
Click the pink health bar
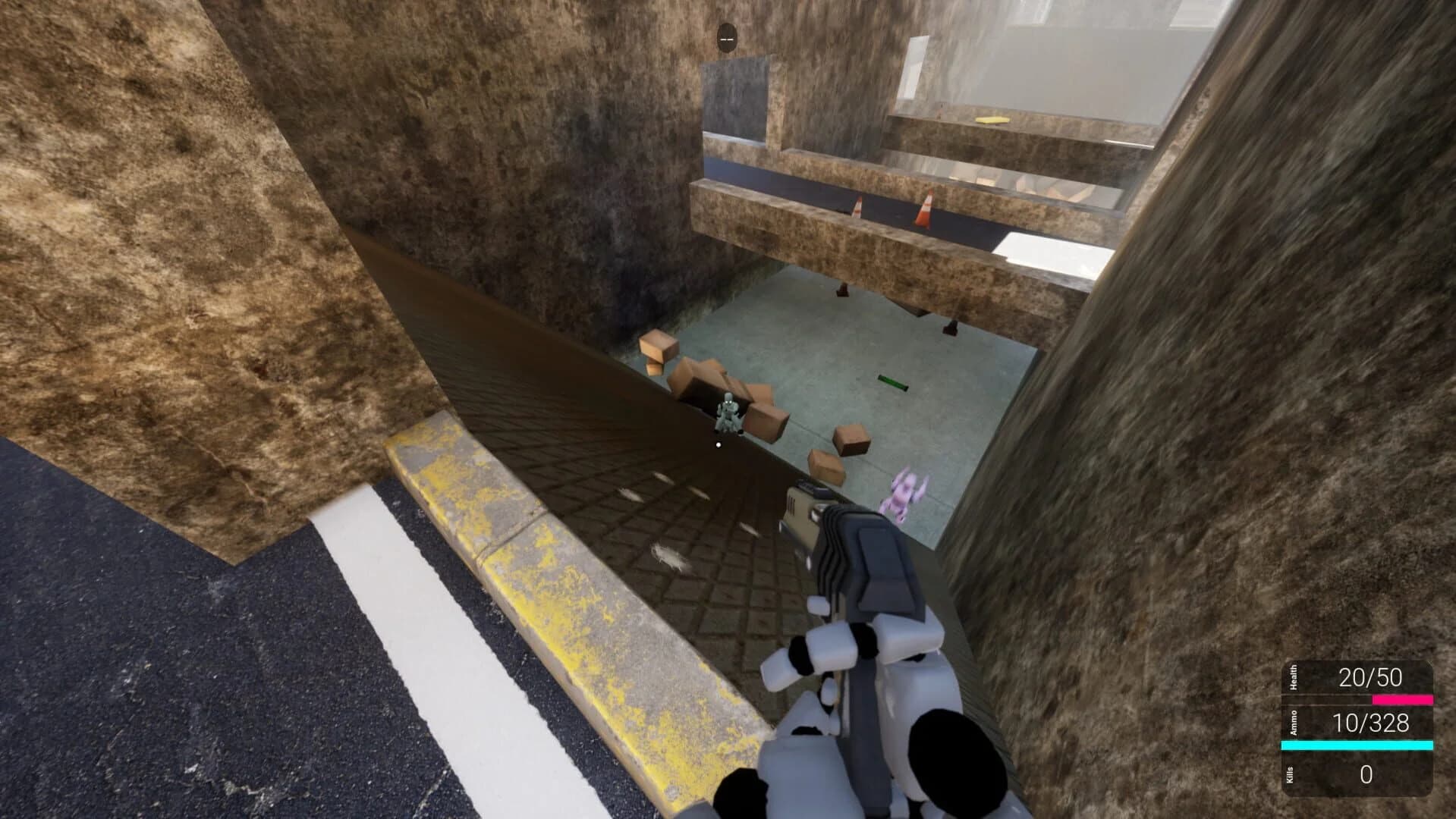point(1402,699)
